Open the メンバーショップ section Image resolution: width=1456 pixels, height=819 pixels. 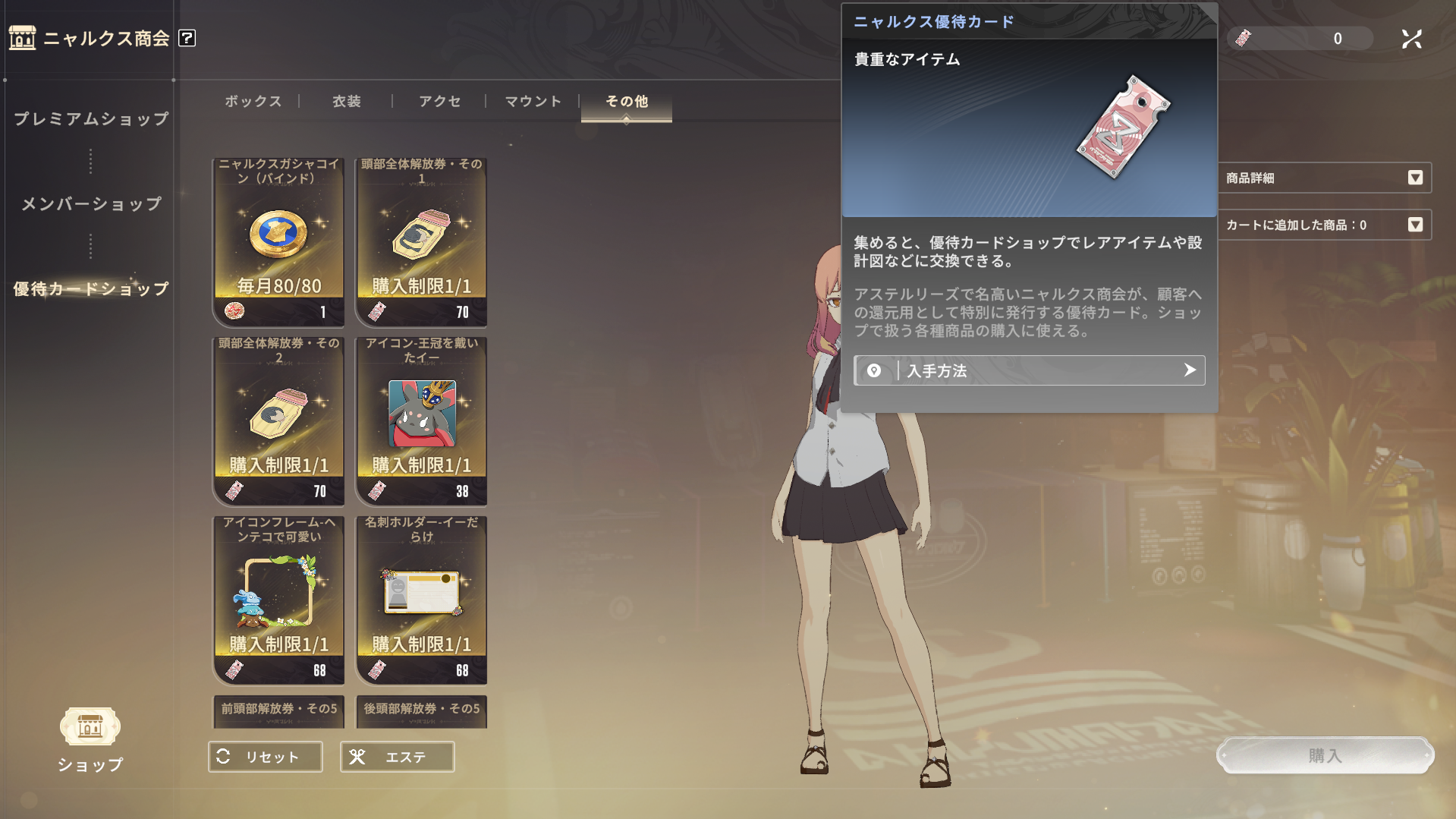click(91, 204)
